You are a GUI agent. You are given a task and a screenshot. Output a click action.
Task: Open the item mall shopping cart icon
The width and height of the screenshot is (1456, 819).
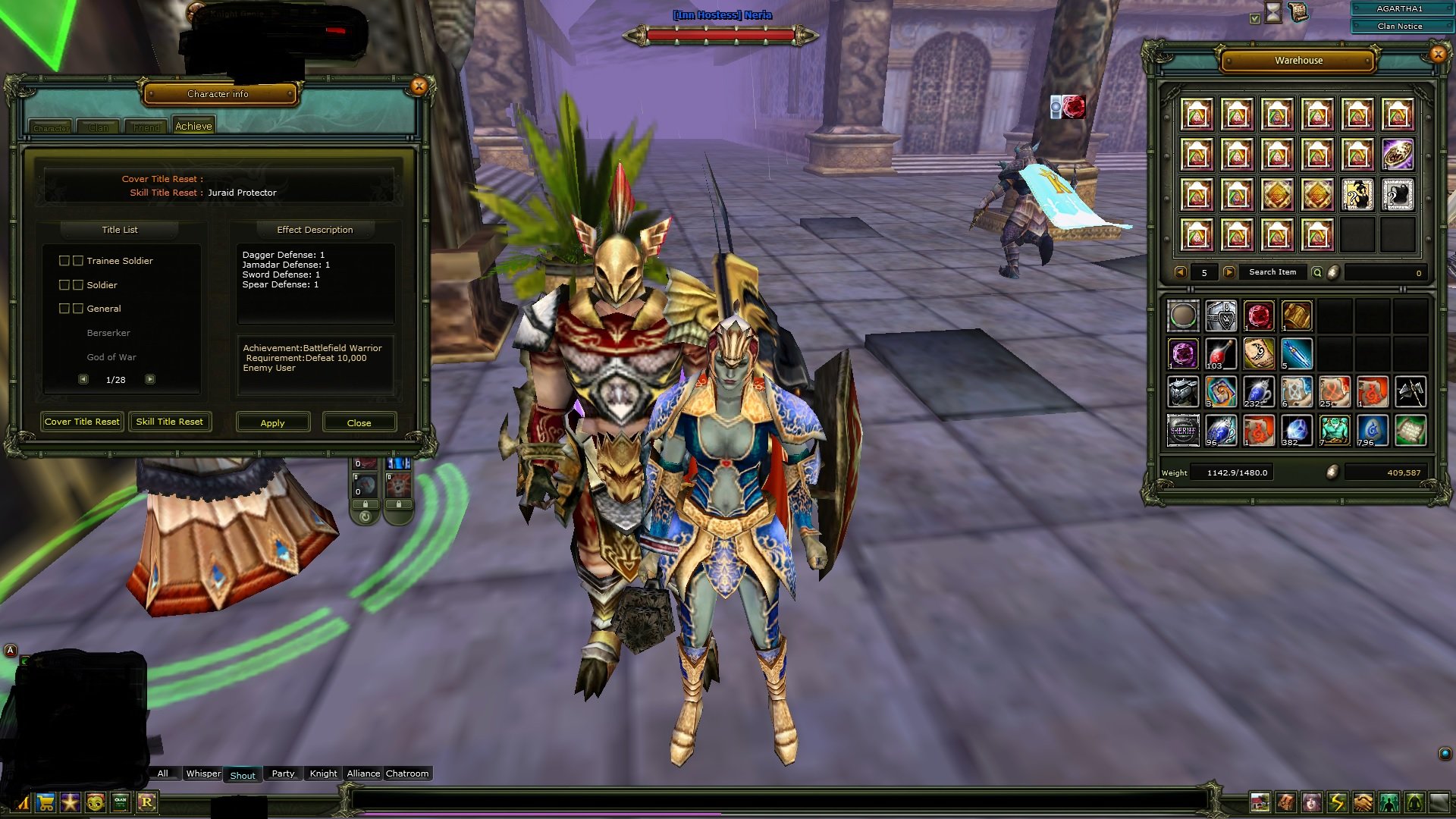[x=45, y=802]
